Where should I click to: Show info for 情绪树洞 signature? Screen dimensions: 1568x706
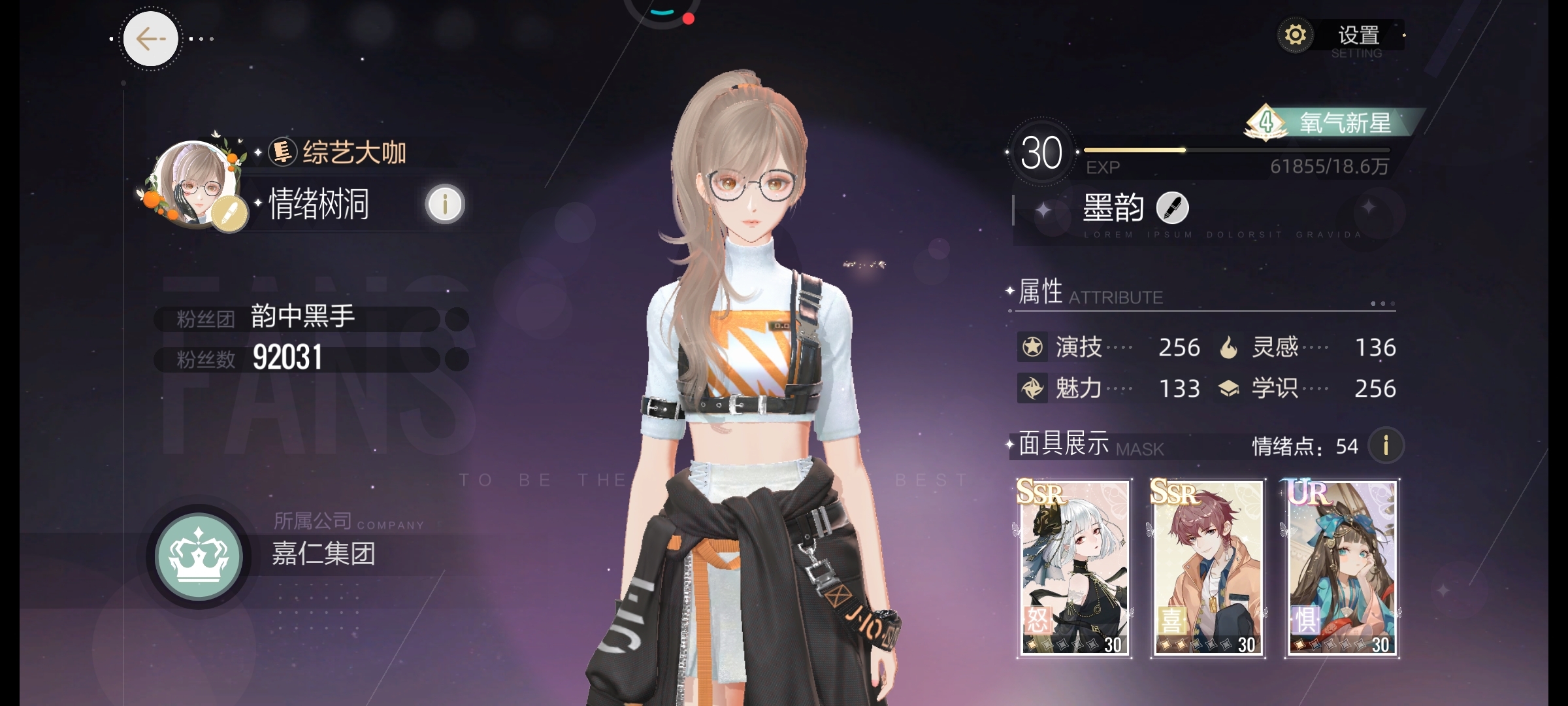click(x=445, y=205)
